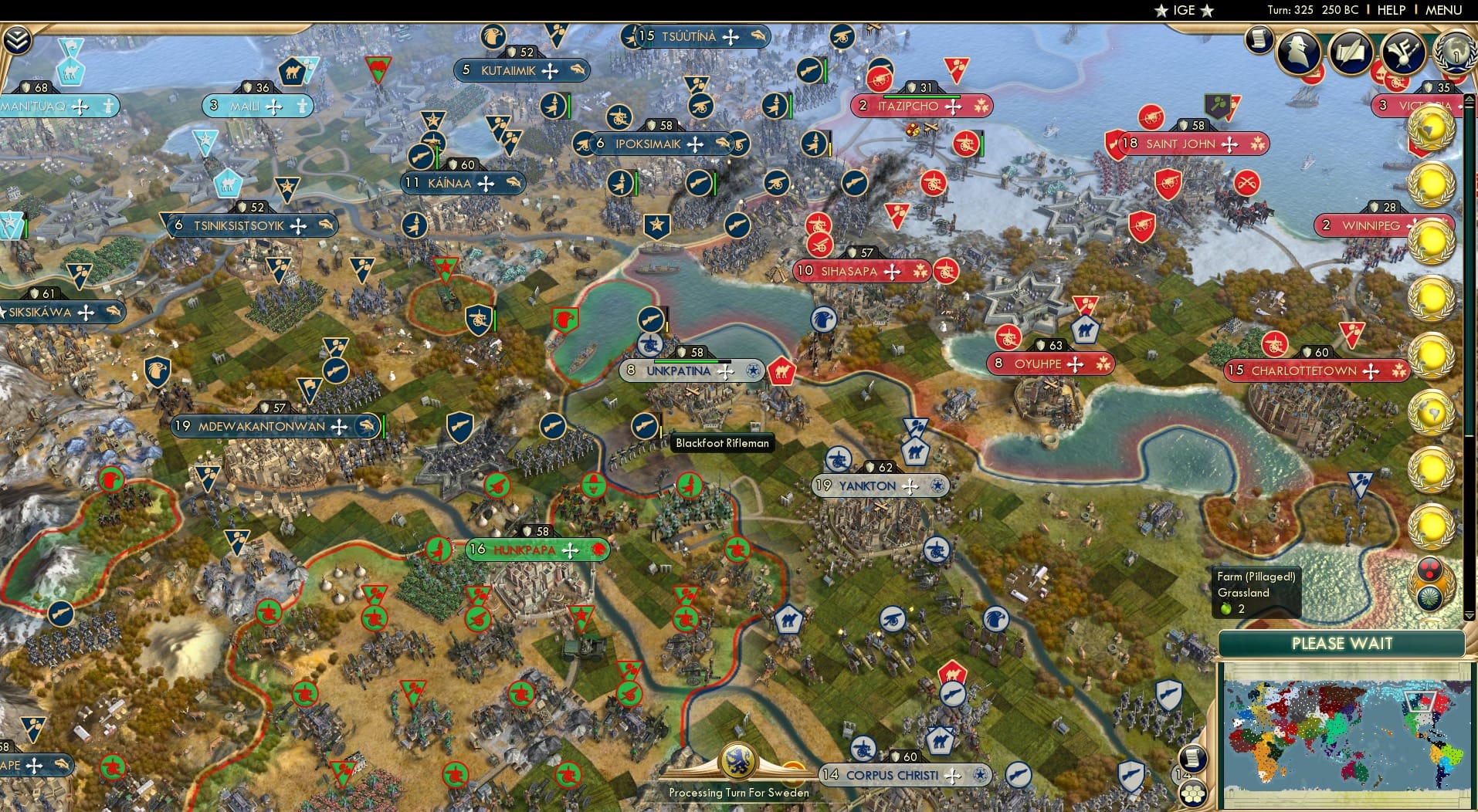Collapse the minimap panel with its triangle arrow
1478x812 pixels.
tap(1468, 616)
